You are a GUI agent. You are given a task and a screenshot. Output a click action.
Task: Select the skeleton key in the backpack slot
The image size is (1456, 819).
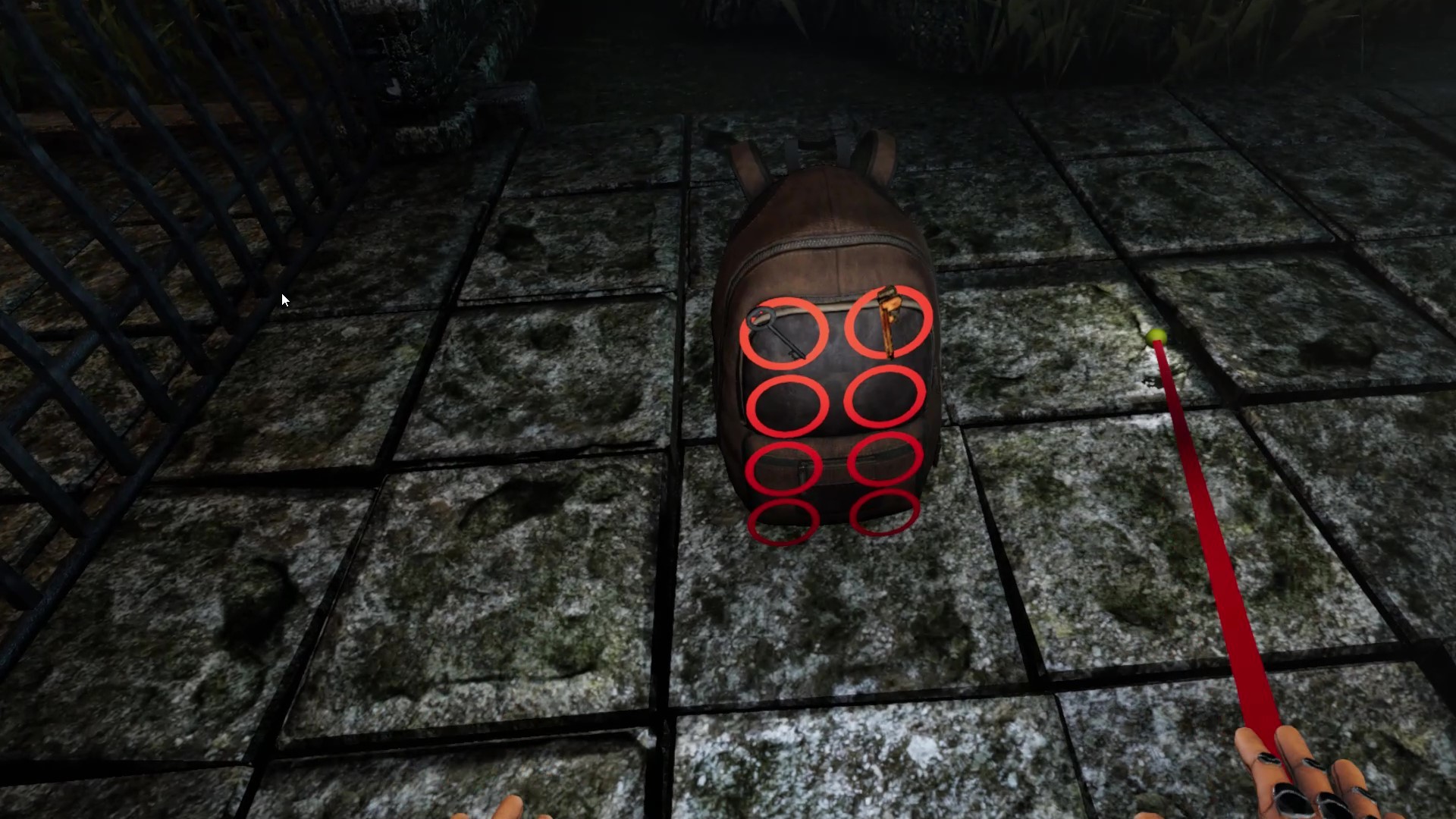pos(784,330)
